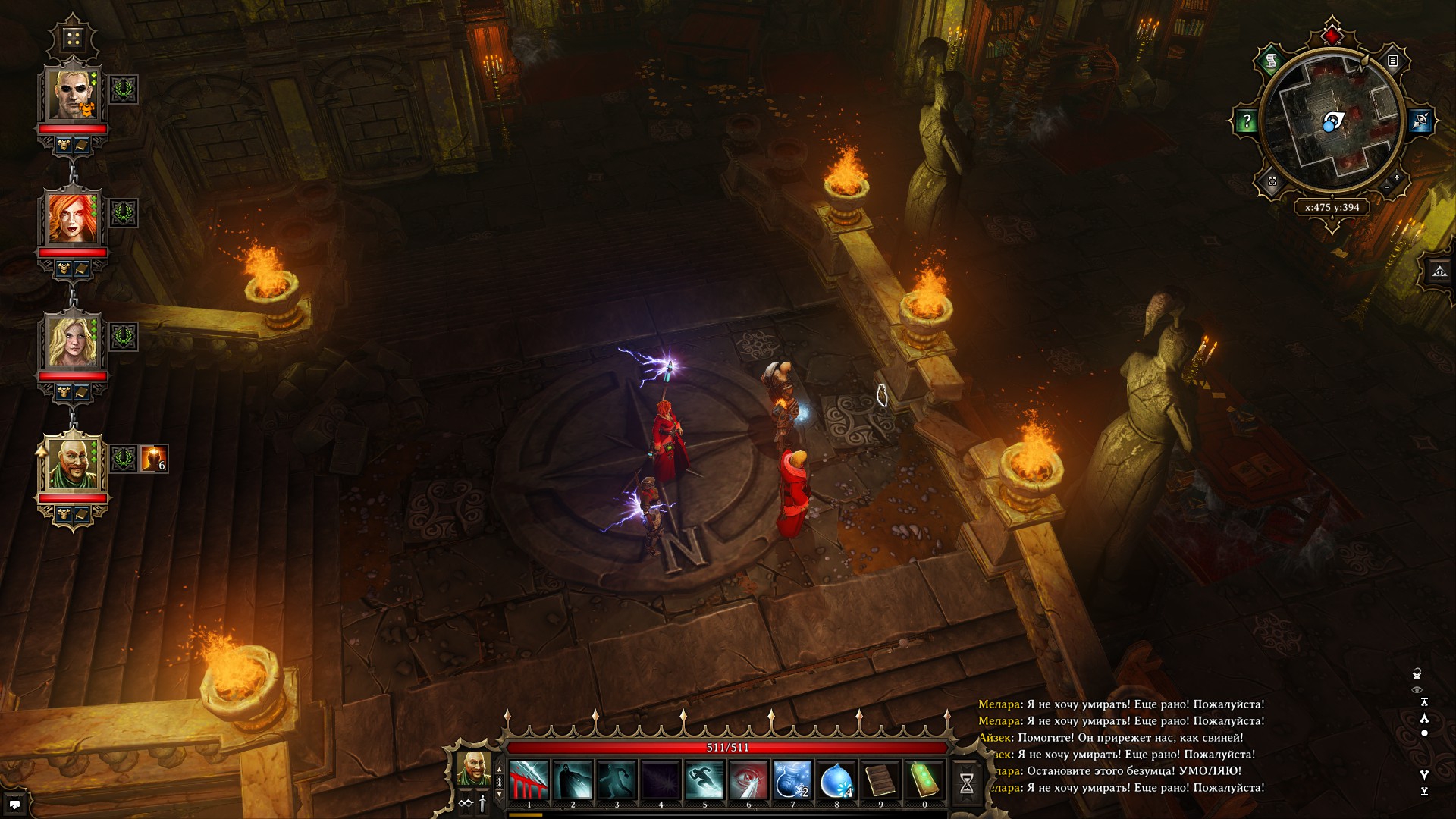Open the party formation button with four dots
This screenshot has height=819, width=1456.
tap(73, 38)
